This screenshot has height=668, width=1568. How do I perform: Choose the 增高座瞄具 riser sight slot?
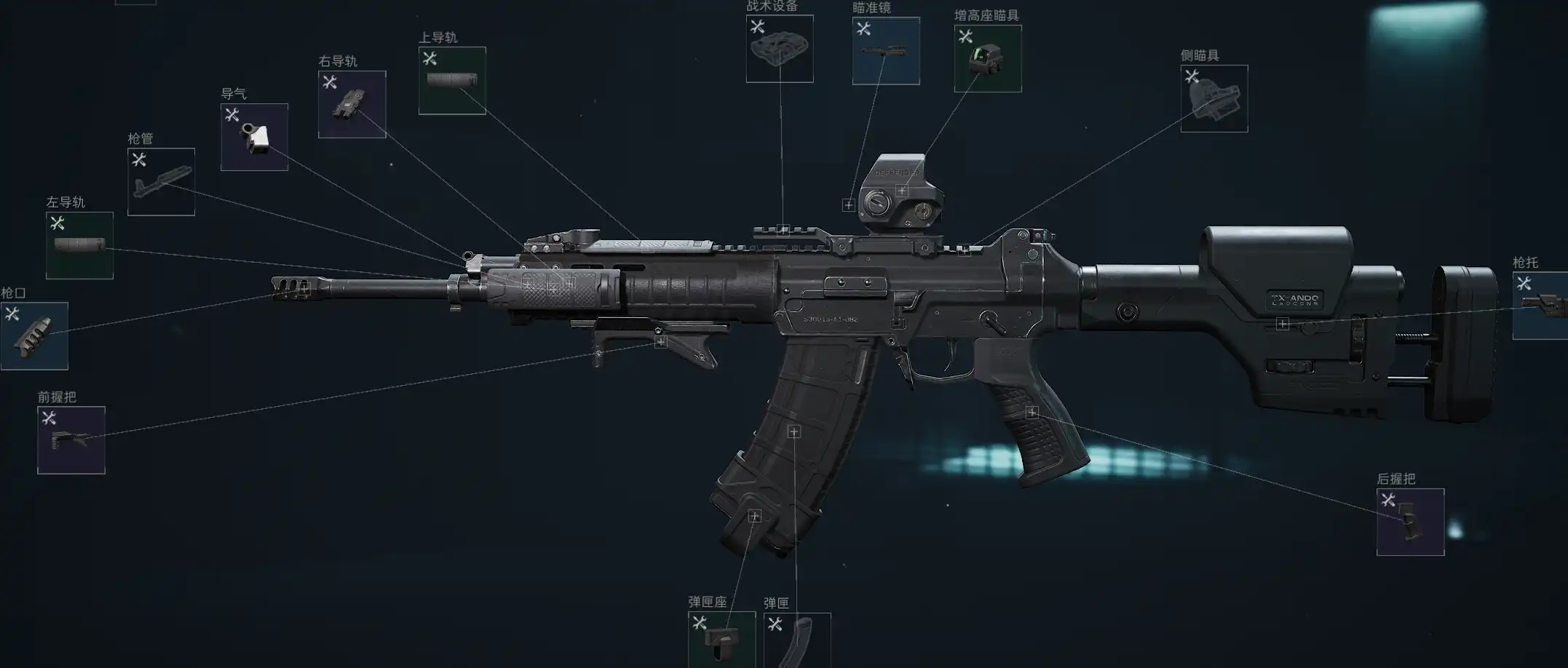tap(988, 58)
